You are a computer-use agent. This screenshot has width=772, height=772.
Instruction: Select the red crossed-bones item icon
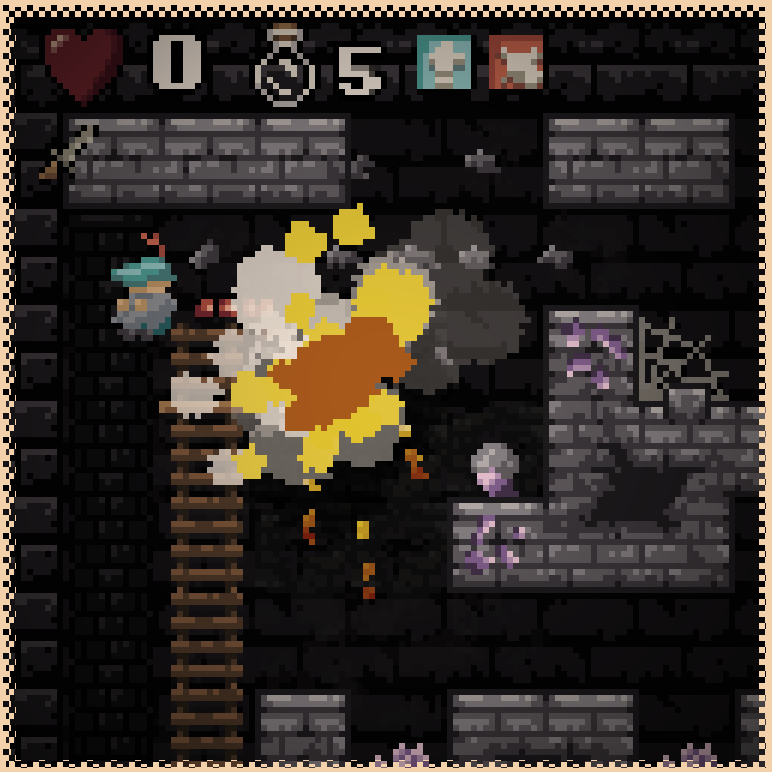pos(516,63)
